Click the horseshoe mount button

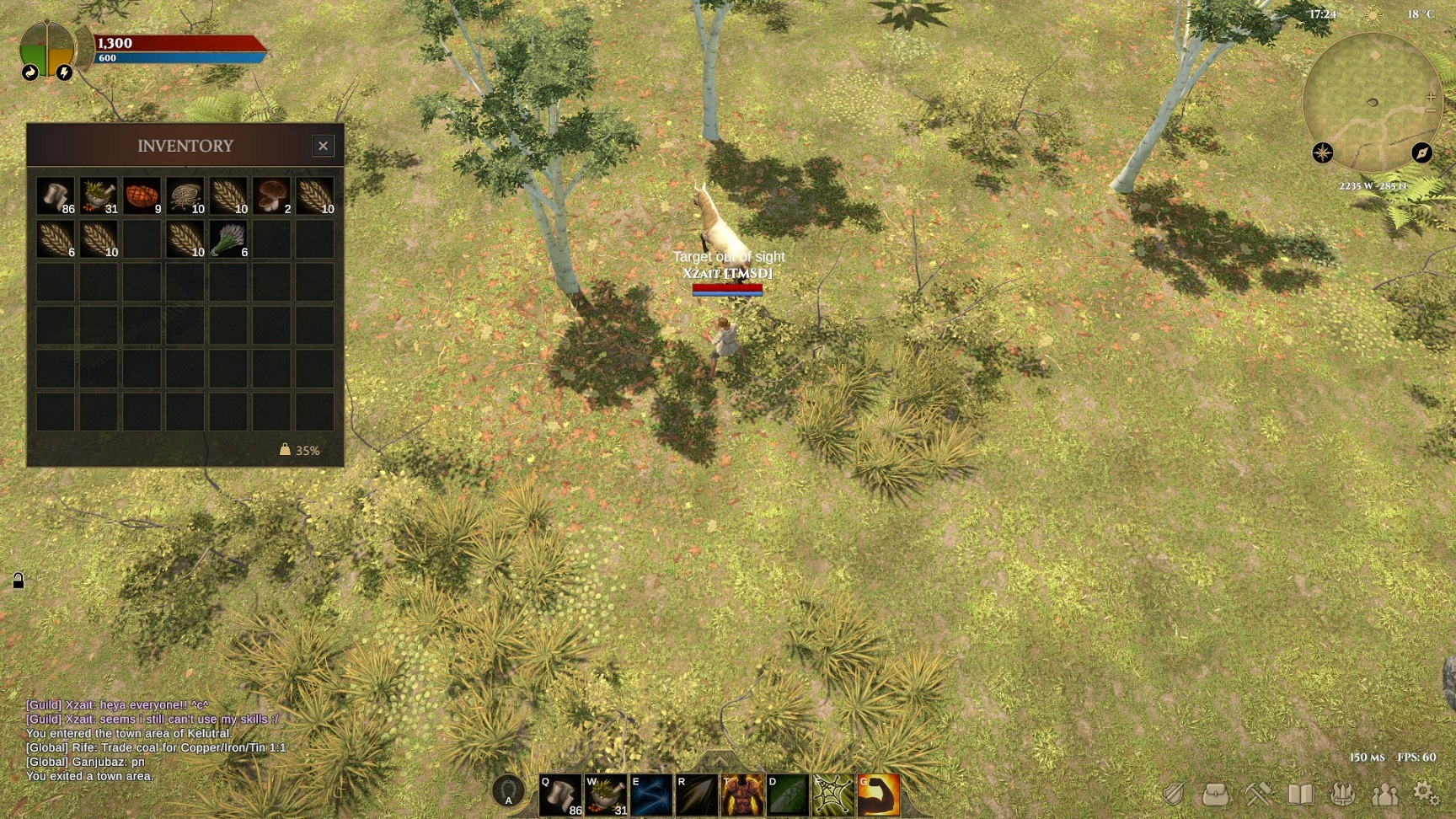pyautogui.click(x=508, y=792)
